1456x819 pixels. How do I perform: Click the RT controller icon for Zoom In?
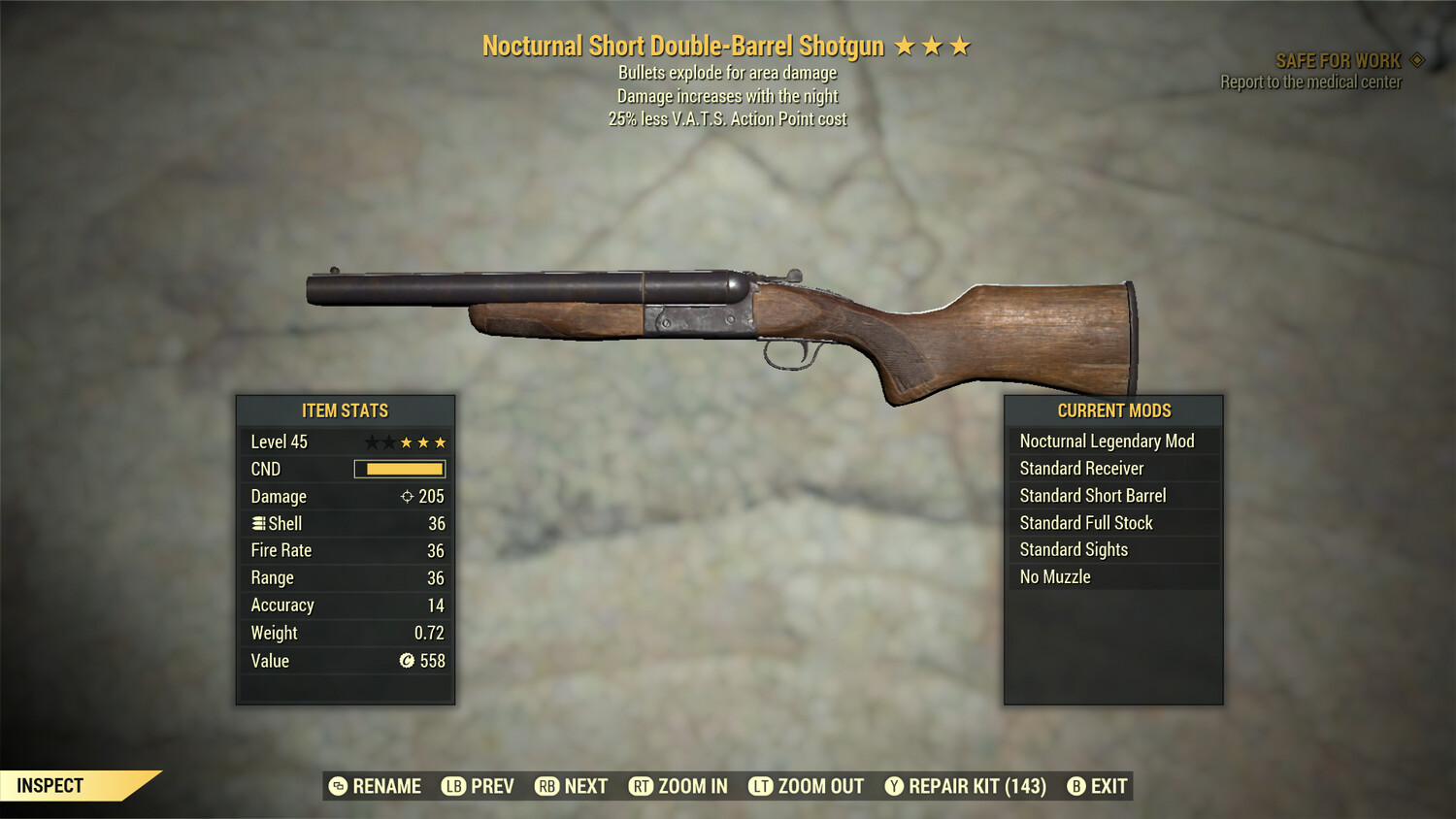642,786
